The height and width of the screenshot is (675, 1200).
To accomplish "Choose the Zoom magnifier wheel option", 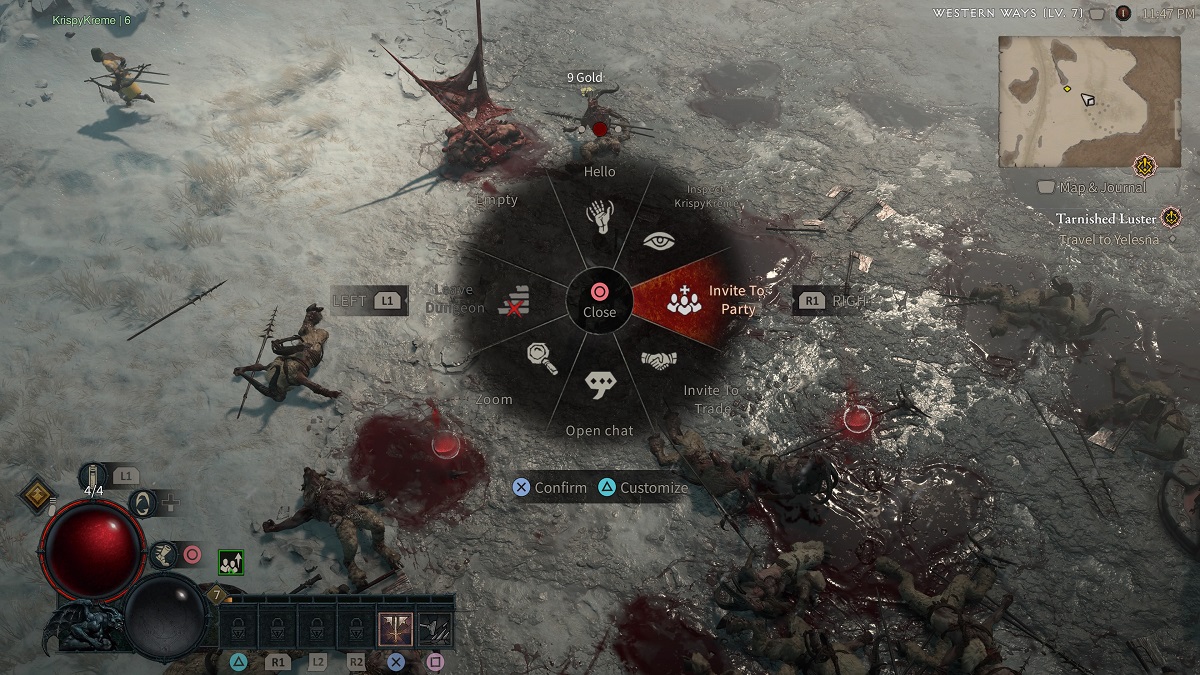I will point(542,357).
